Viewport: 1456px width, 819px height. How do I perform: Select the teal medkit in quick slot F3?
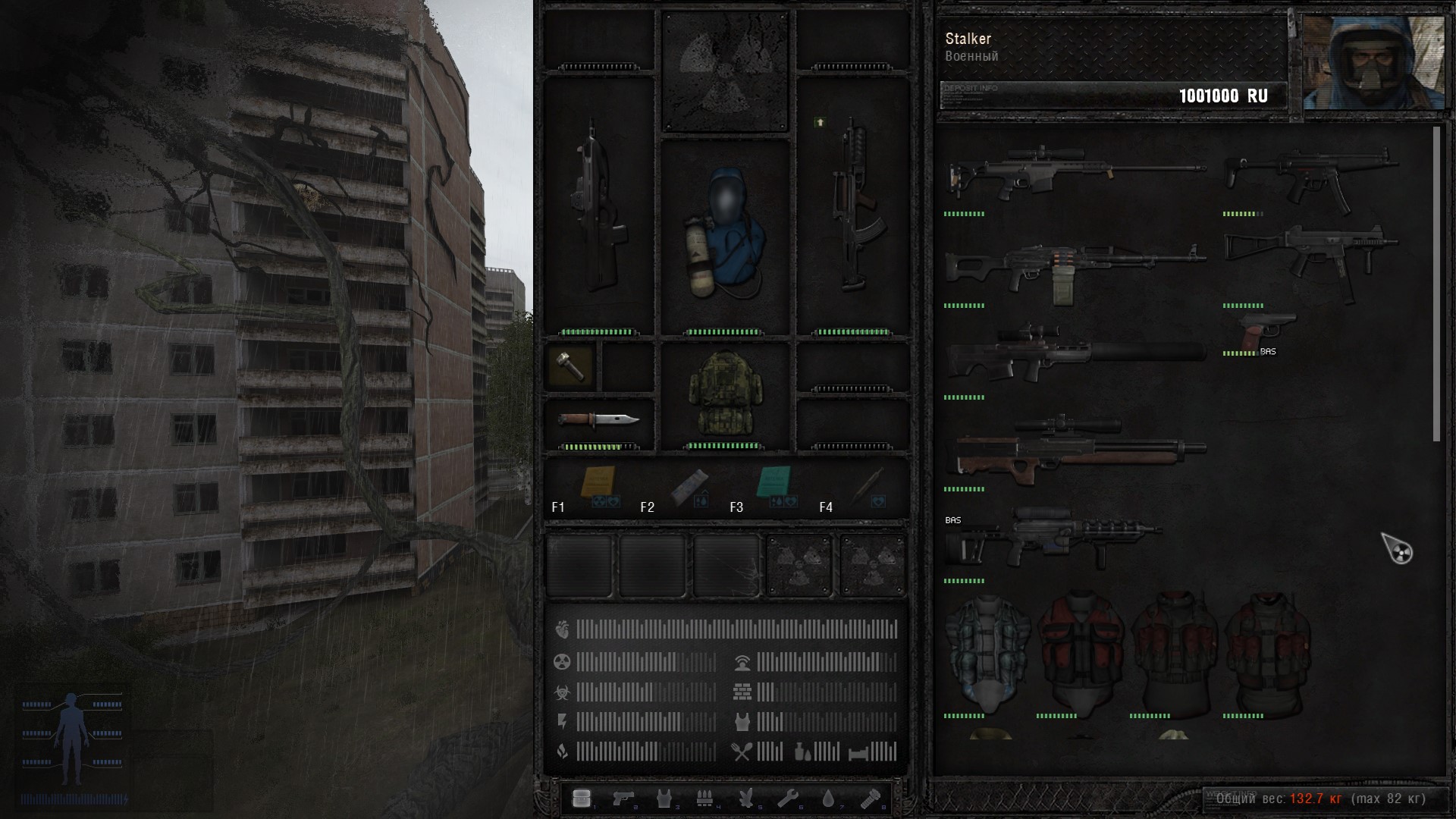(x=775, y=483)
